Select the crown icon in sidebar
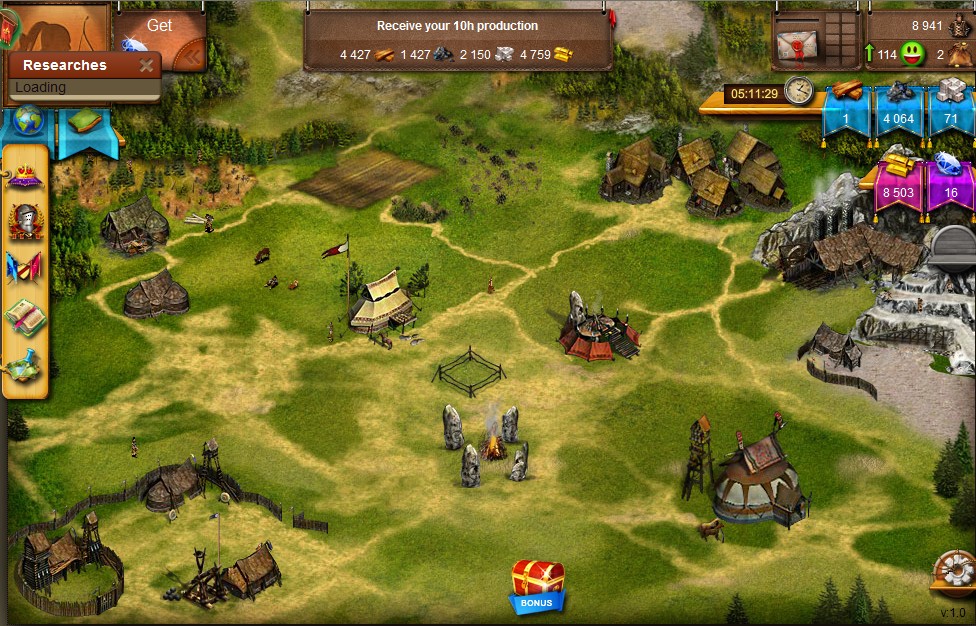Screen dimensions: 976x626 tap(25, 178)
